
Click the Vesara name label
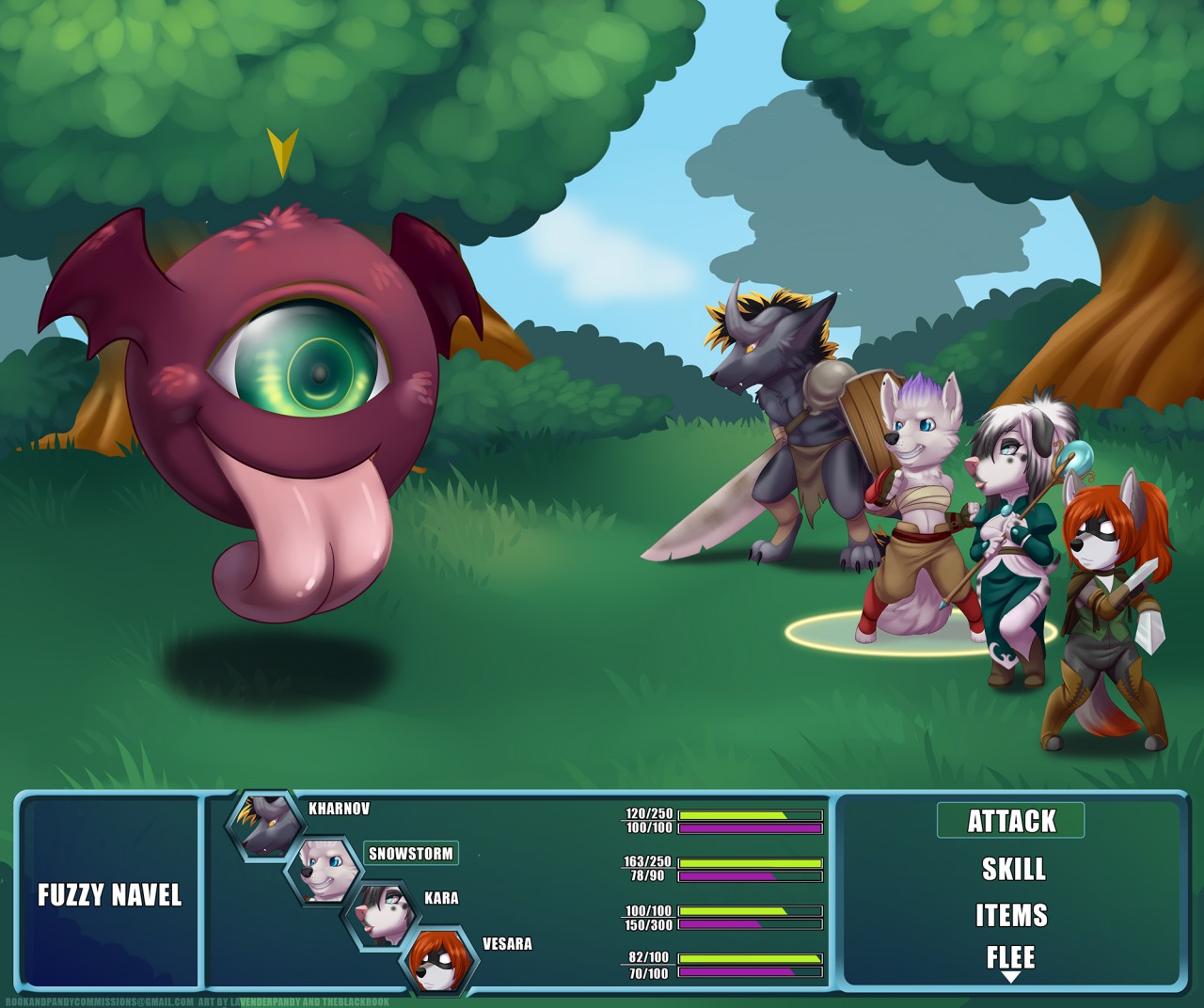click(507, 943)
